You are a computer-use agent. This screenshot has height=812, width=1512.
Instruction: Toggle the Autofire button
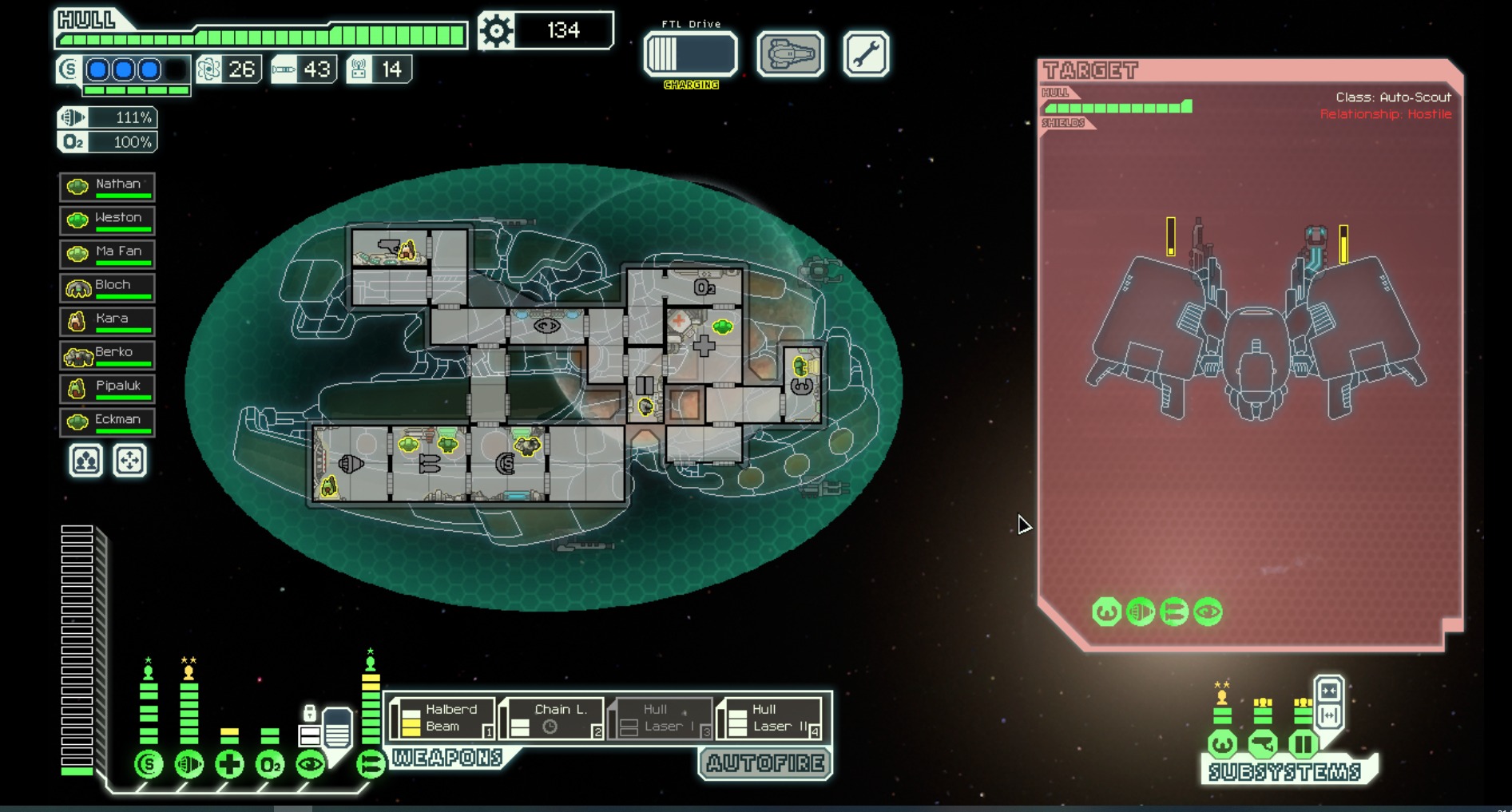click(765, 763)
